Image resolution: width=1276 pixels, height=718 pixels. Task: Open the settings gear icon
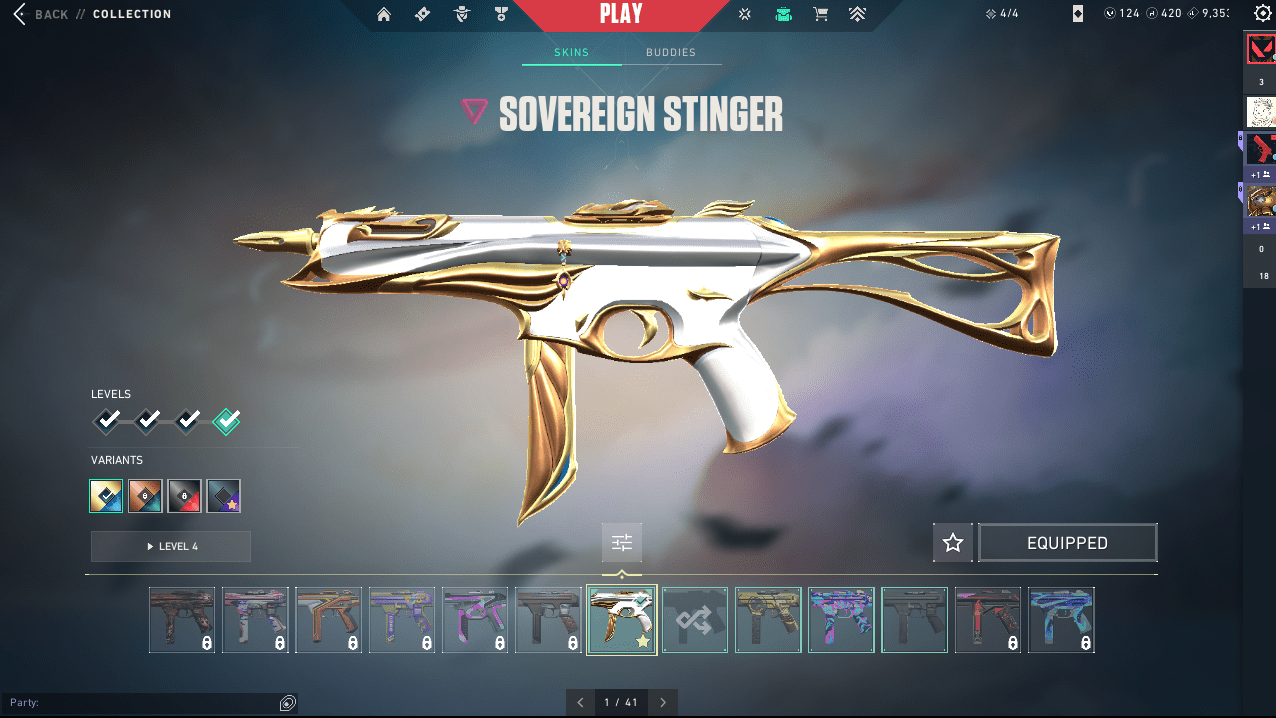pos(1262,13)
